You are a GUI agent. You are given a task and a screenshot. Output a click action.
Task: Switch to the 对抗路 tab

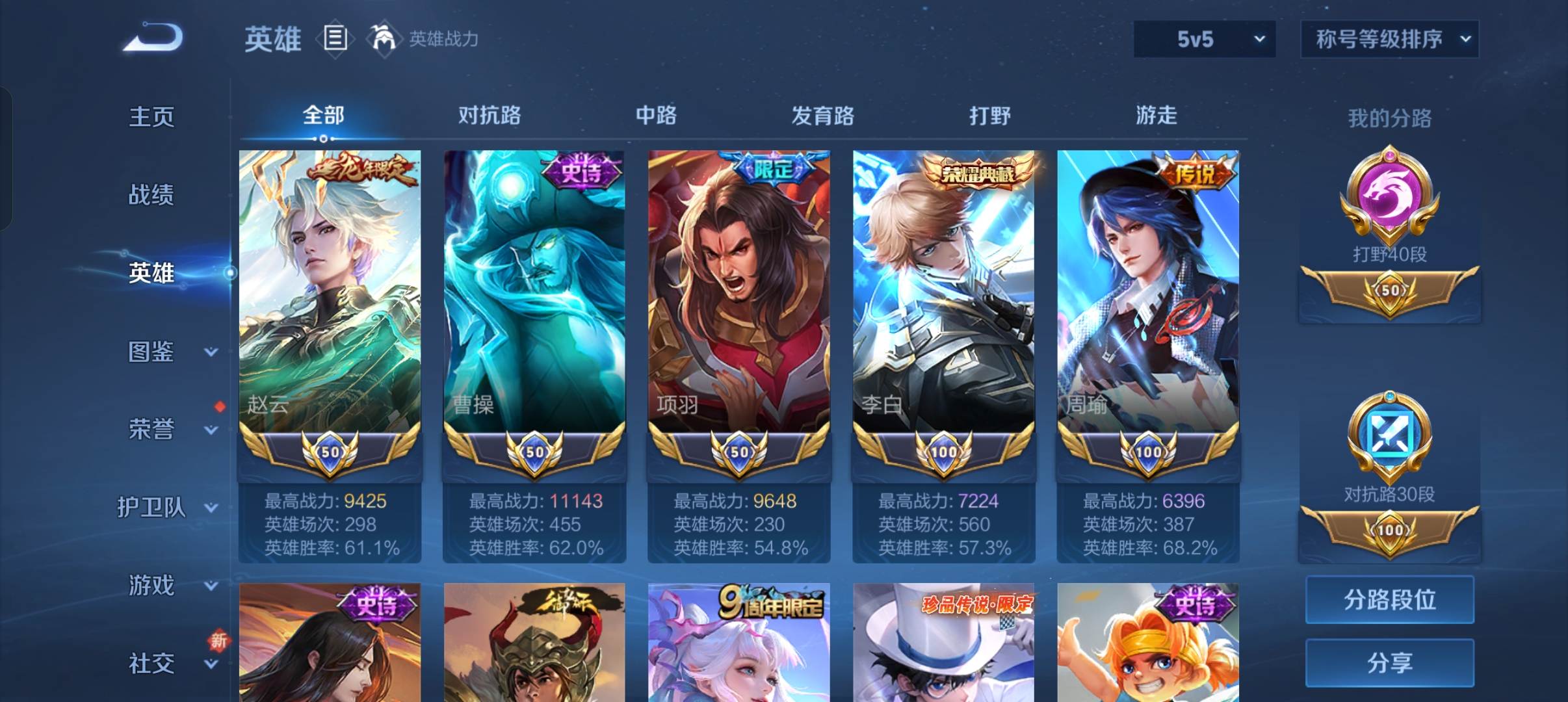point(490,116)
